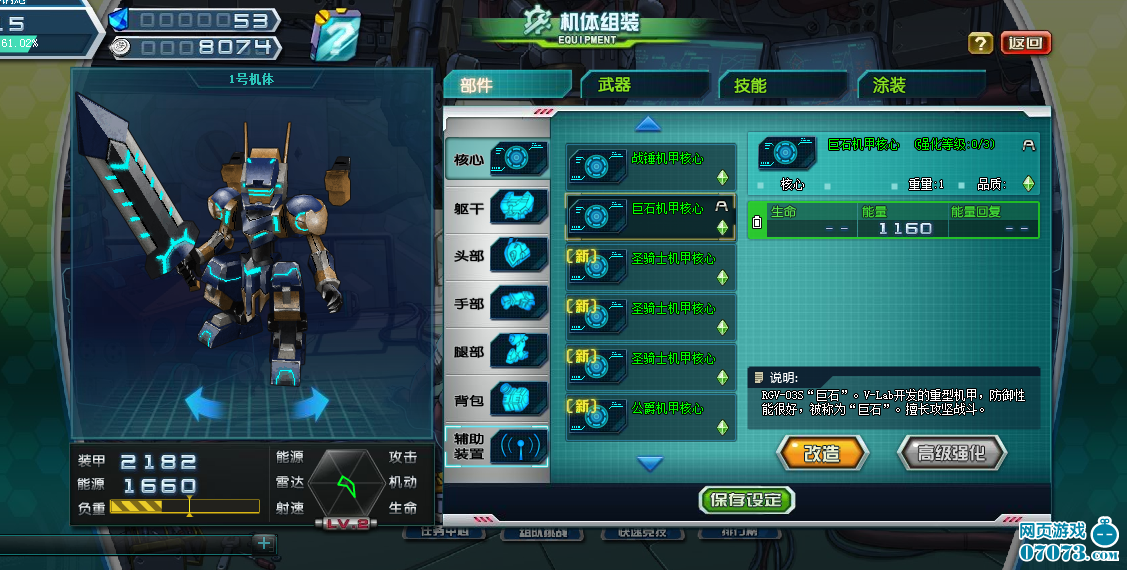
Task: Show later parts with the down arrow
Action: [650, 463]
